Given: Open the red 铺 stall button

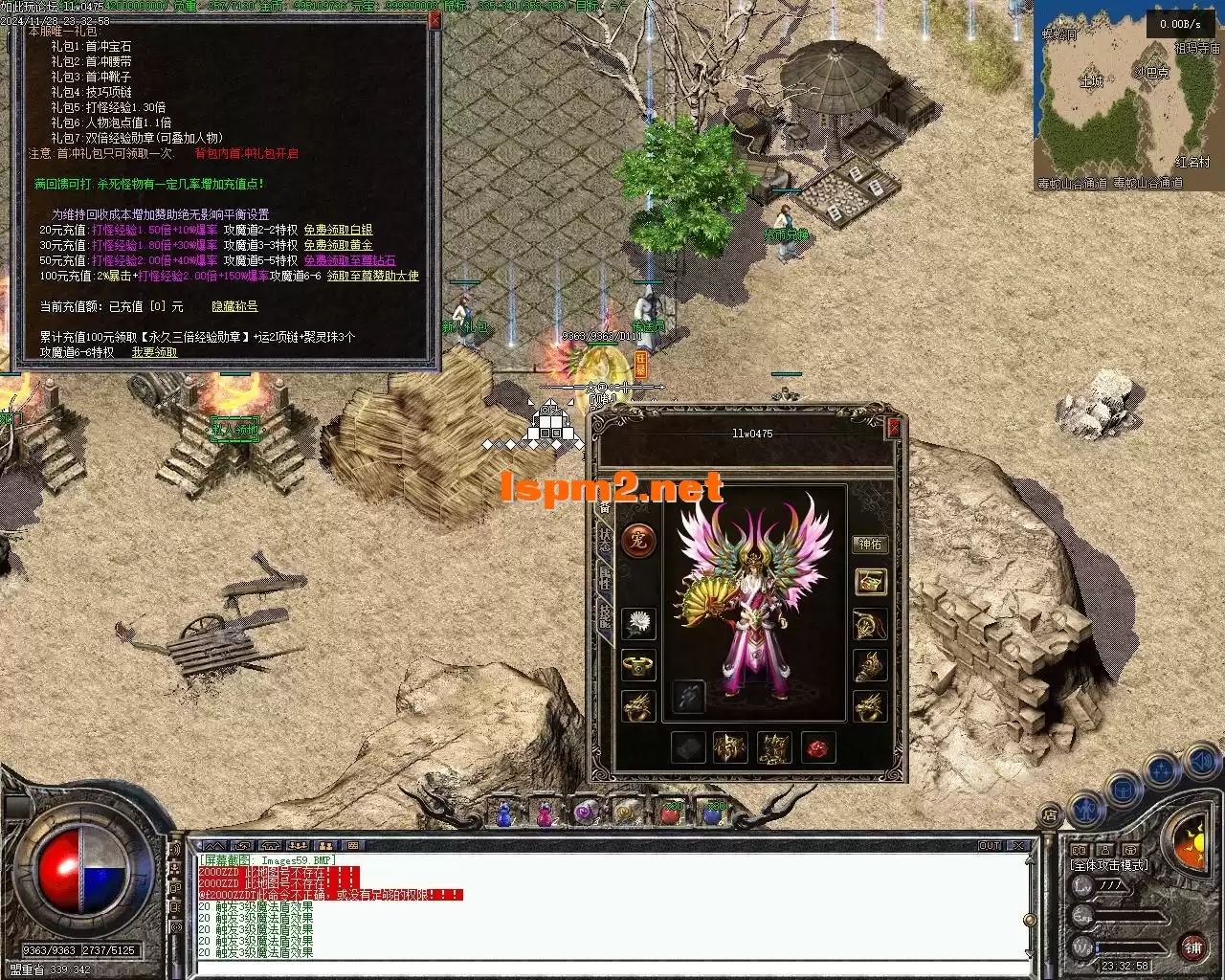Looking at the screenshot, I should tap(1192, 947).
